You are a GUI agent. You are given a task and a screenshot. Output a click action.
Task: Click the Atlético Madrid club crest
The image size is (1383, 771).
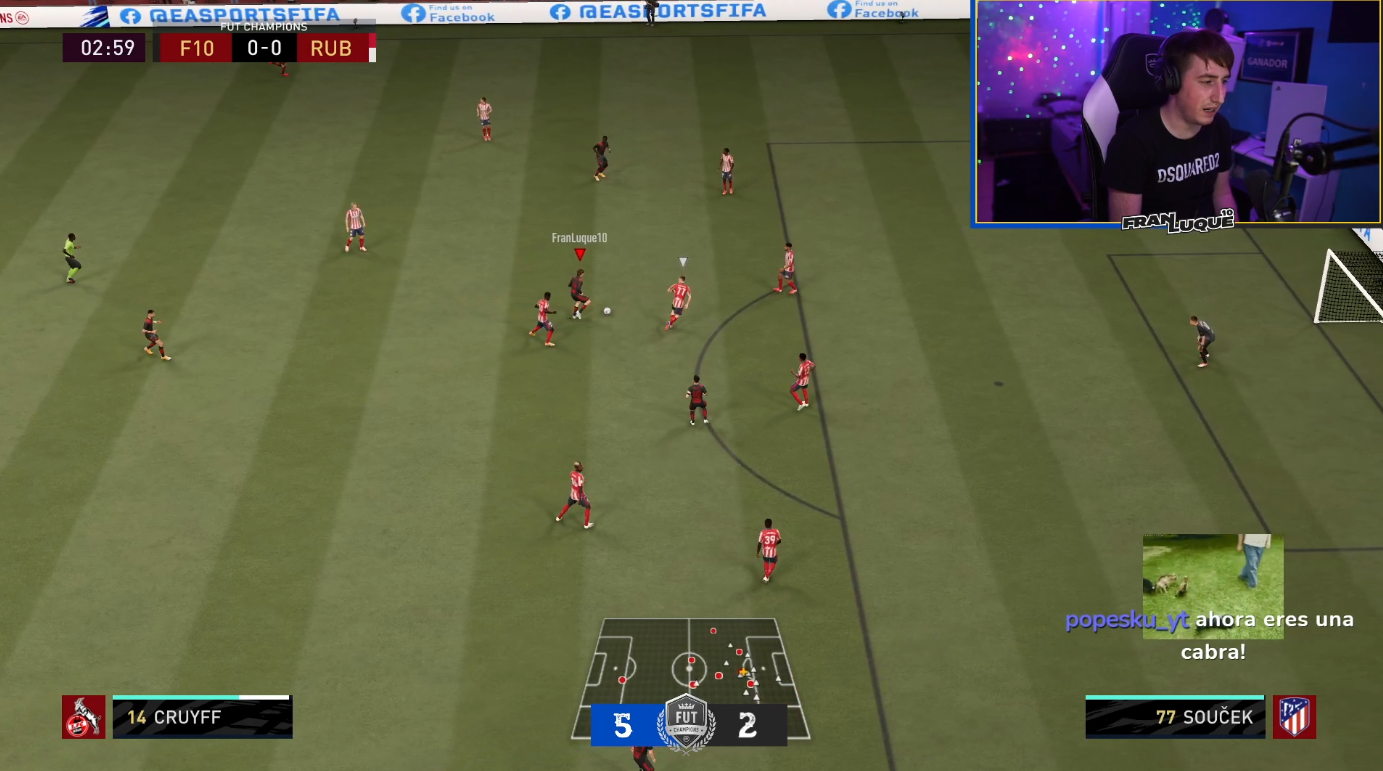pos(1294,717)
